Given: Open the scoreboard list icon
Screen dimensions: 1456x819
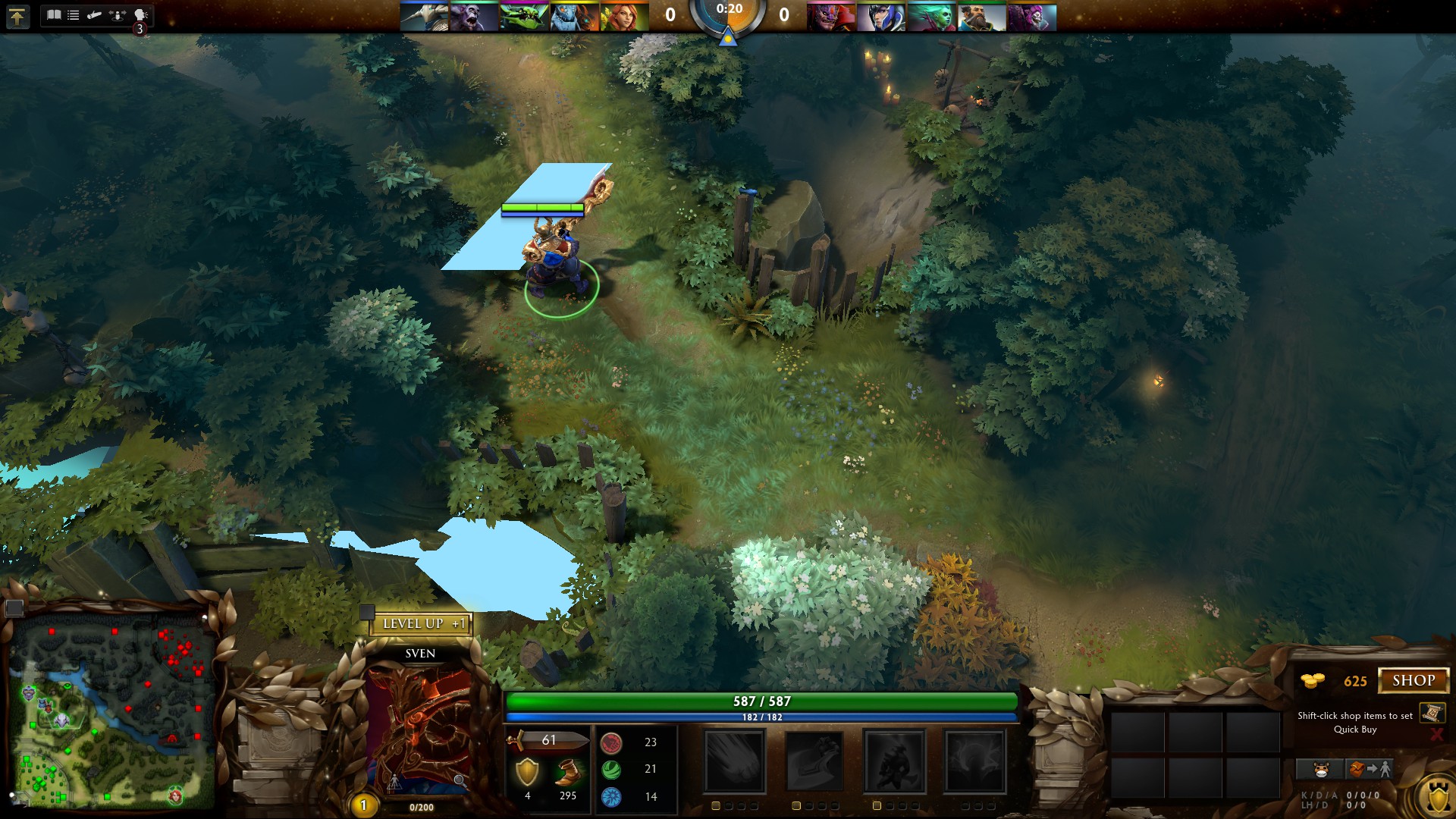Looking at the screenshot, I should click(x=74, y=14).
